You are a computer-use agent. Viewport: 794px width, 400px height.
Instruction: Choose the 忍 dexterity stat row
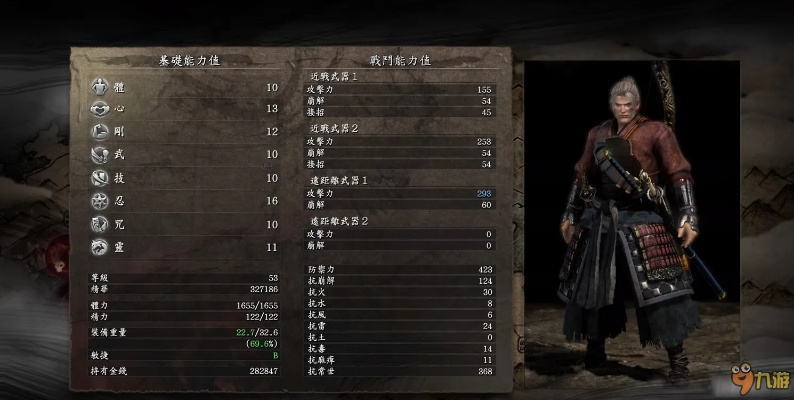point(185,200)
